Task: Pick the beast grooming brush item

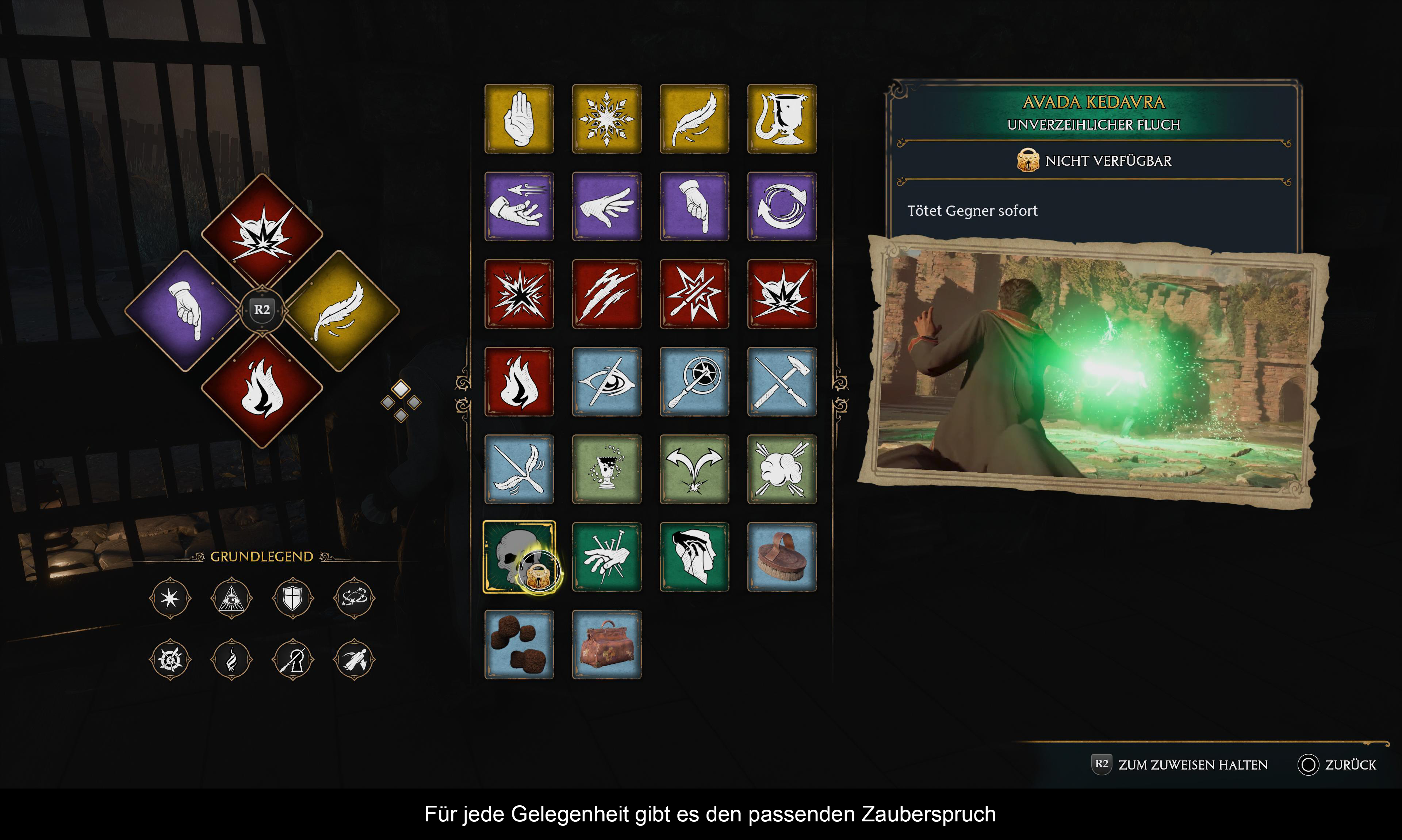Action: 782,557
